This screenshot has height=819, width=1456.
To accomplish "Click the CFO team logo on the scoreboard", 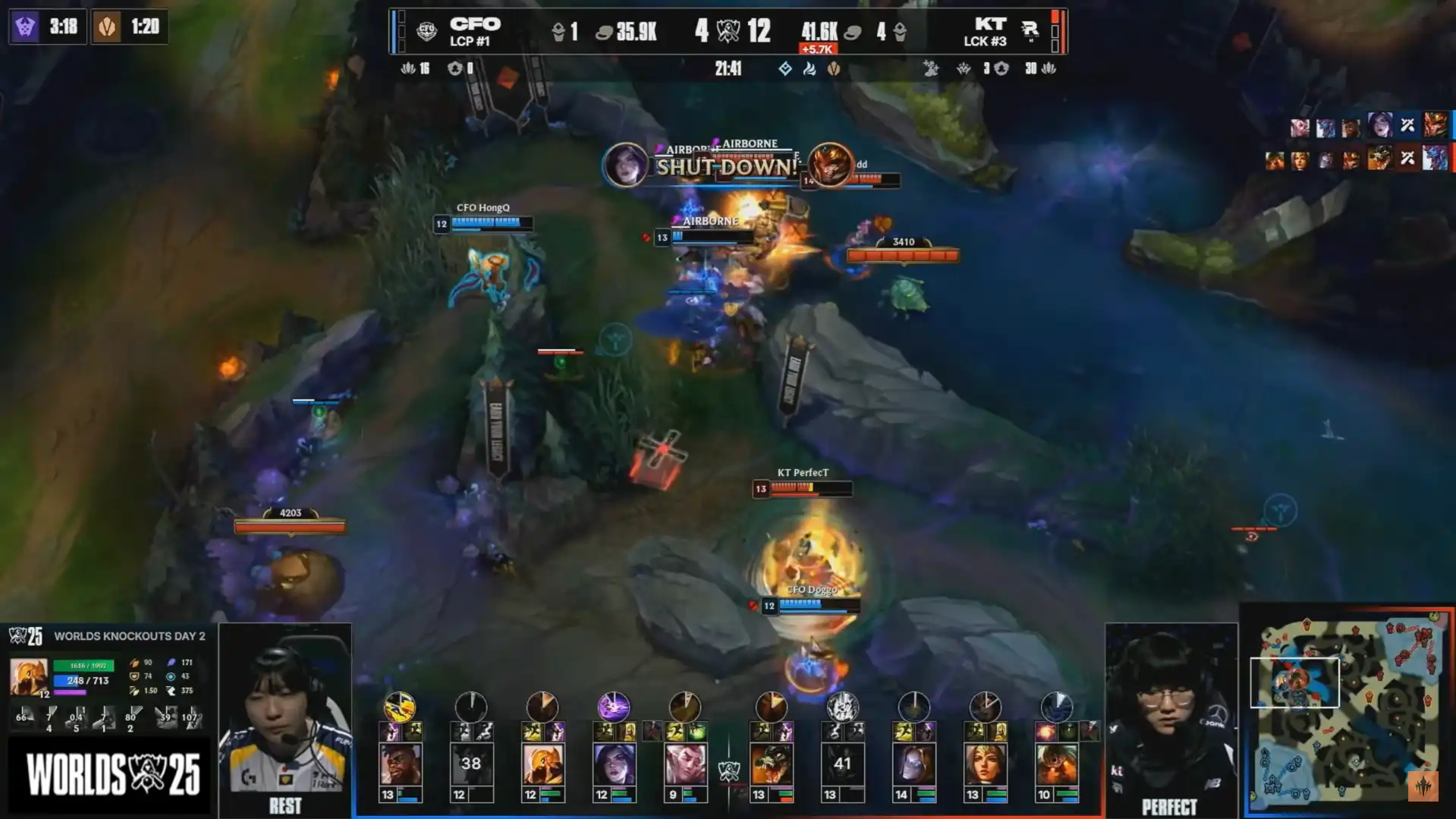I will pos(426,31).
